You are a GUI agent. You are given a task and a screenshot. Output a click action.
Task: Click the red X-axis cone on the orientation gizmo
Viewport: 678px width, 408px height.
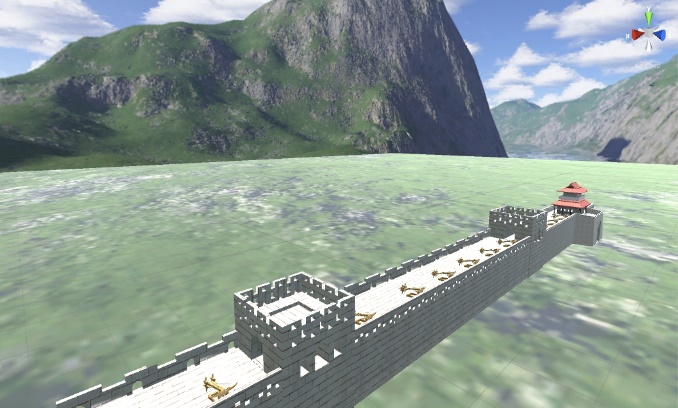[636, 34]
